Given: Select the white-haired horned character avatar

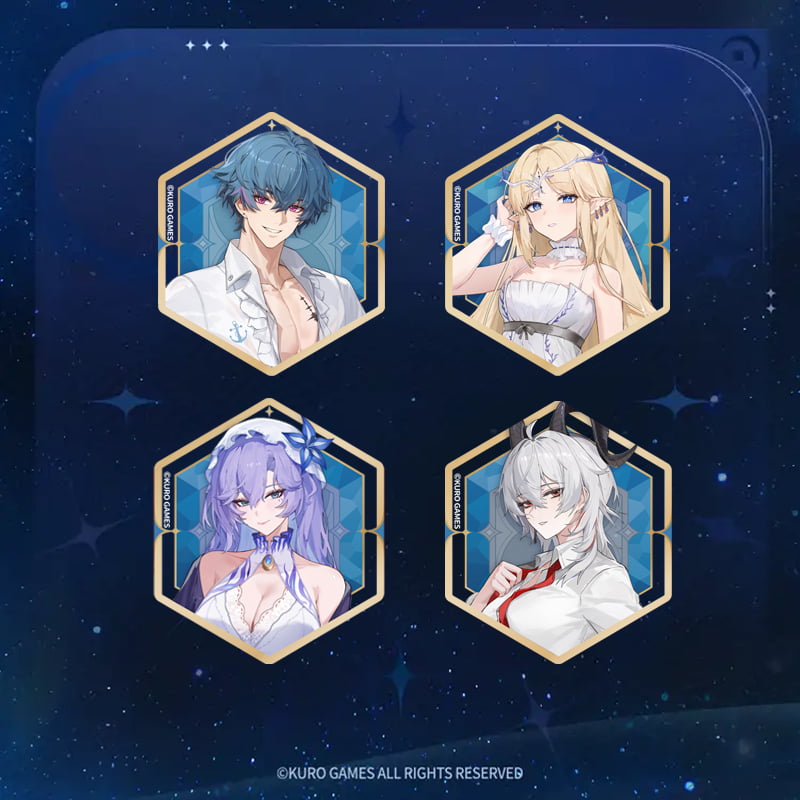Looking at the screenshot, I should click(x=558, y=530).
